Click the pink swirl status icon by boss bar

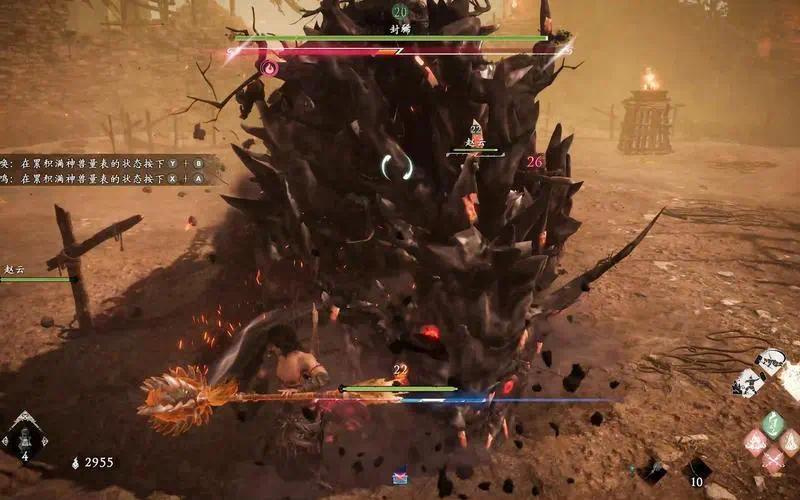point(268,68)
